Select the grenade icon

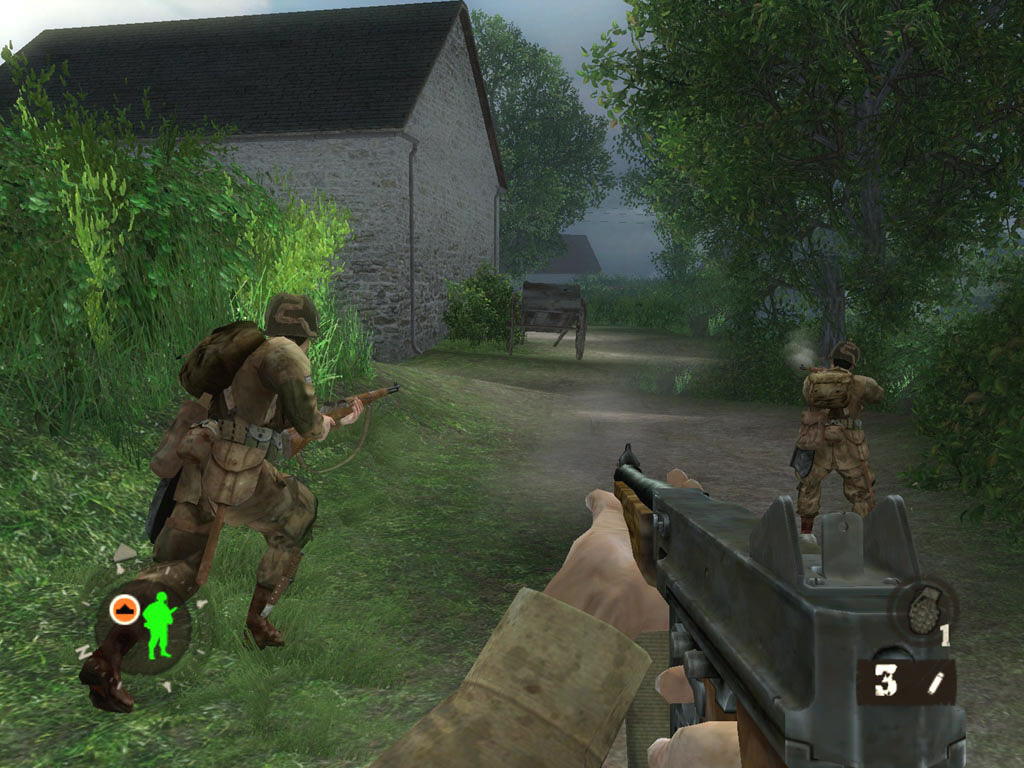click(922, 608)
